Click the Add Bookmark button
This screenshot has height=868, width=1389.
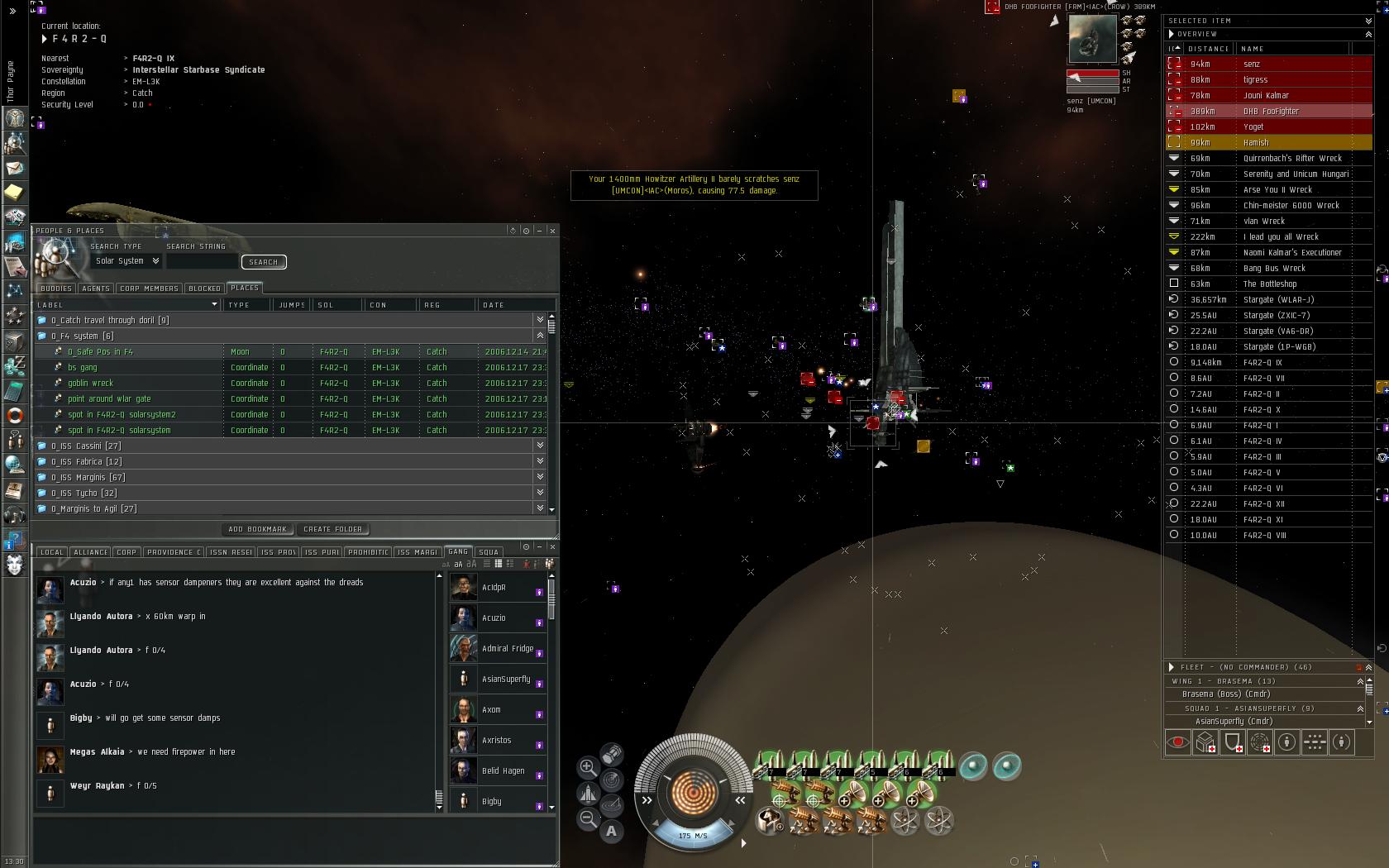pos(257,529)
